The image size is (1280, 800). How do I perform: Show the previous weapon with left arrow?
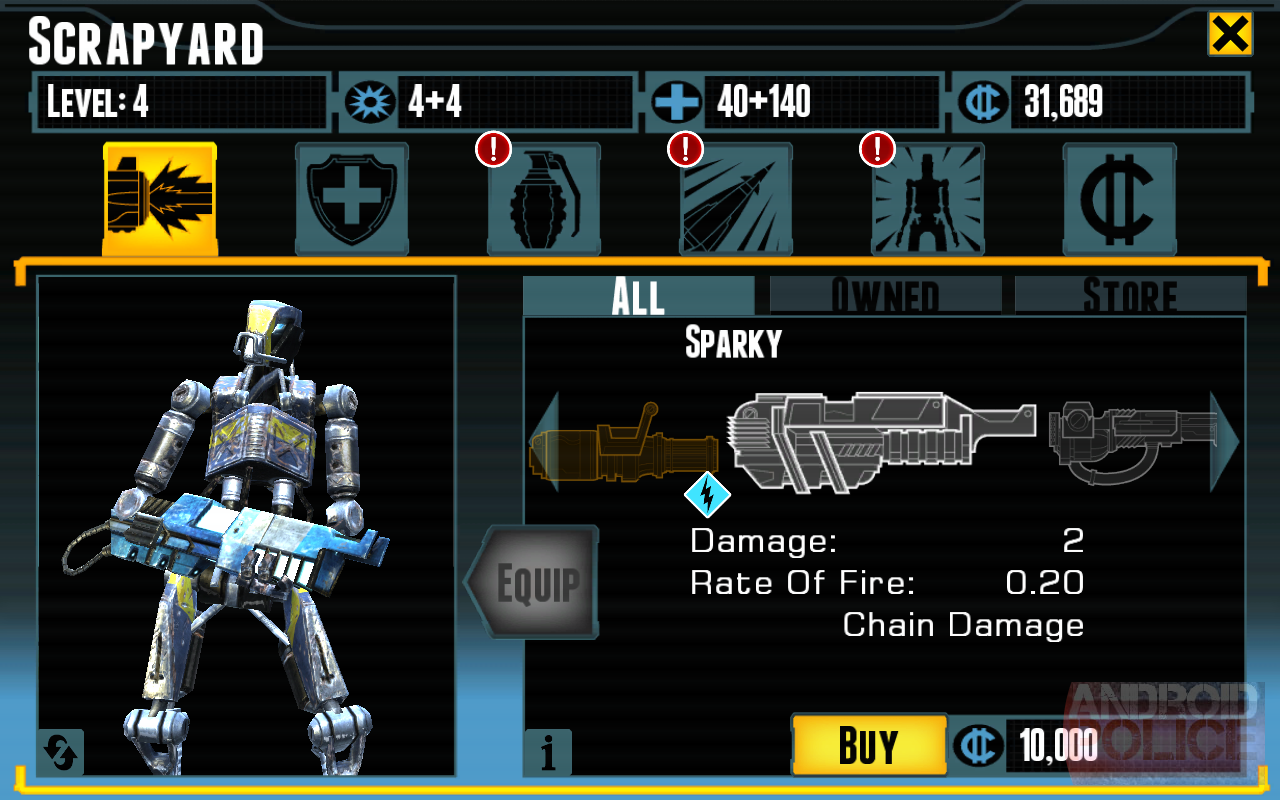click(541, 441)
